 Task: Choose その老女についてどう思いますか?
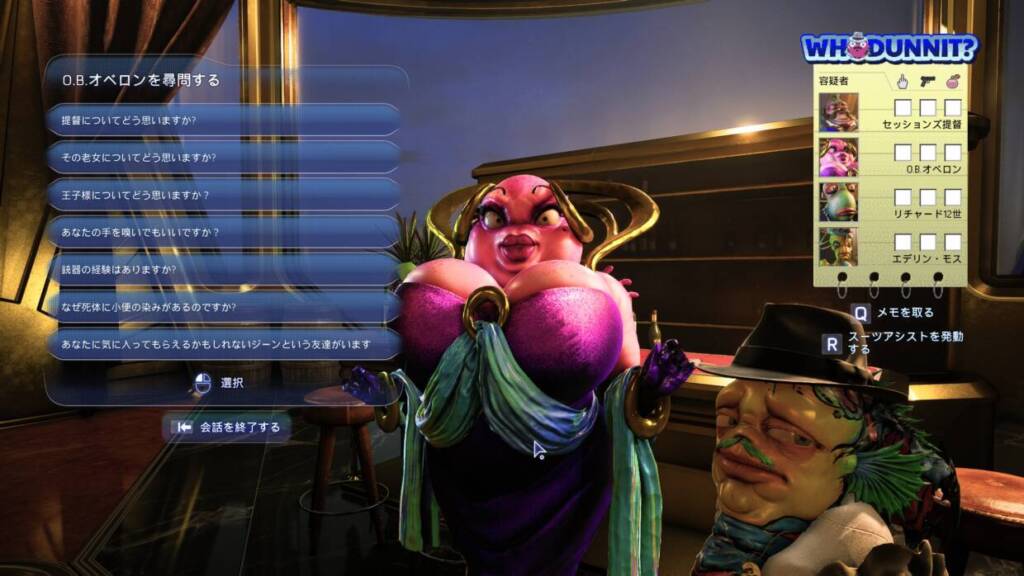tap(223, 157)
